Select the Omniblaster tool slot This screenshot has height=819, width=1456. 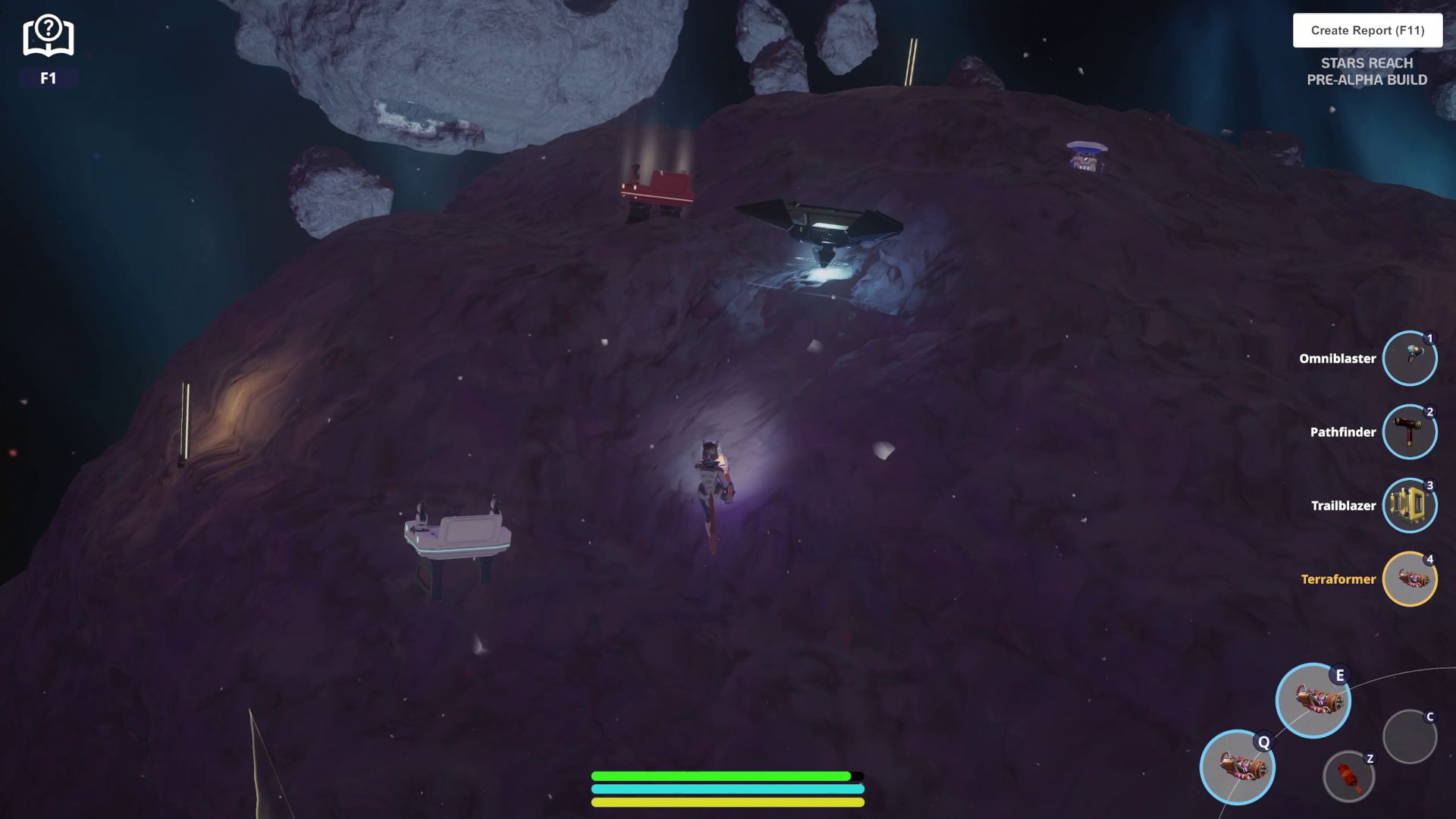pos(1409,358)
